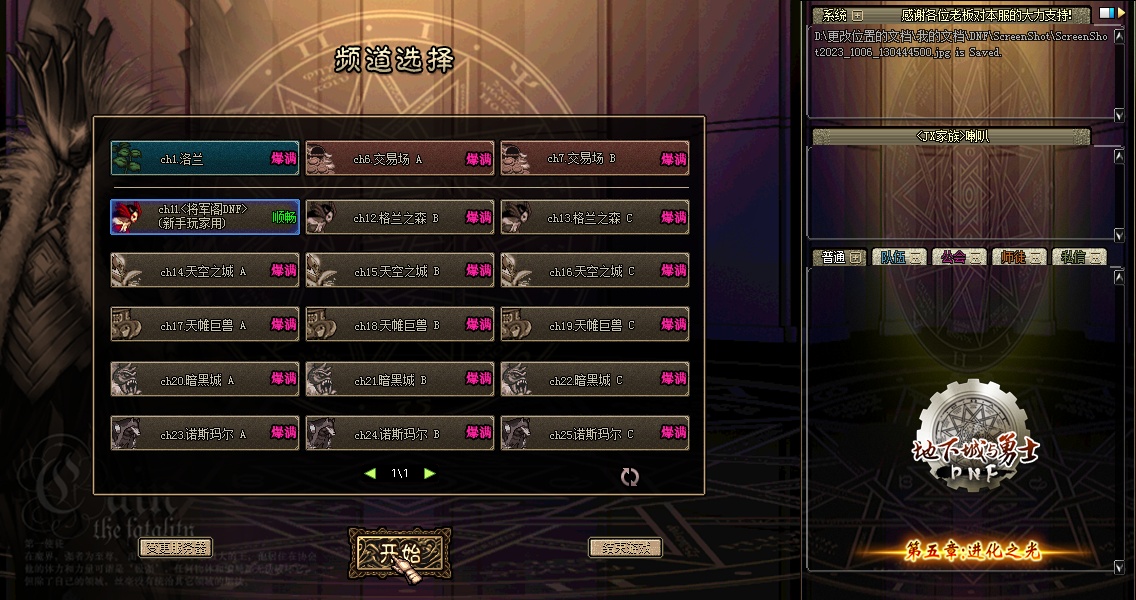Screen dimensions: 1136x600
Task: Select channel ch12 格兰之森 B
Action: click(x=399, y=217)
